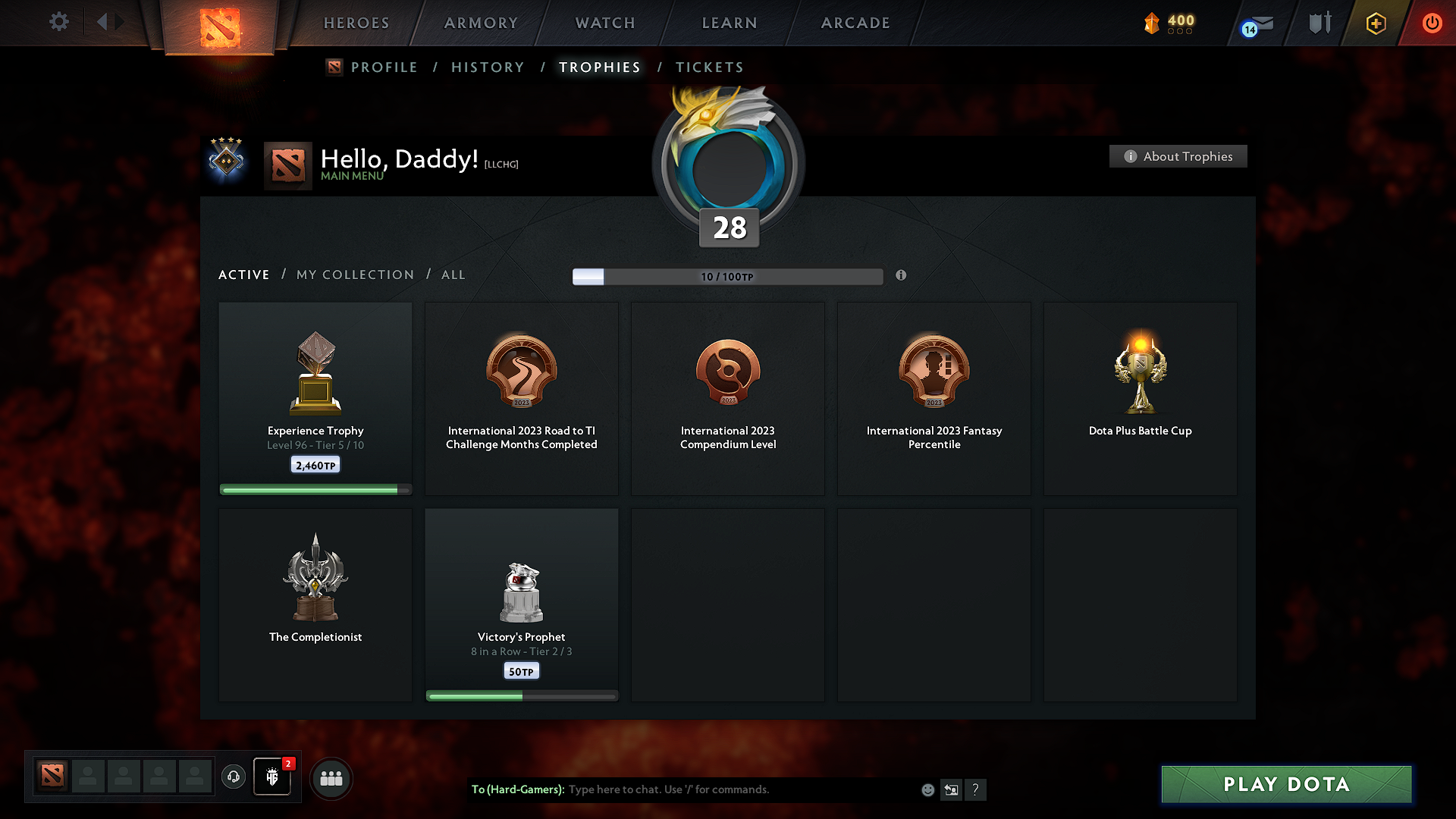Open the settings gear
Screen dimensions: 1456x819
59,23
